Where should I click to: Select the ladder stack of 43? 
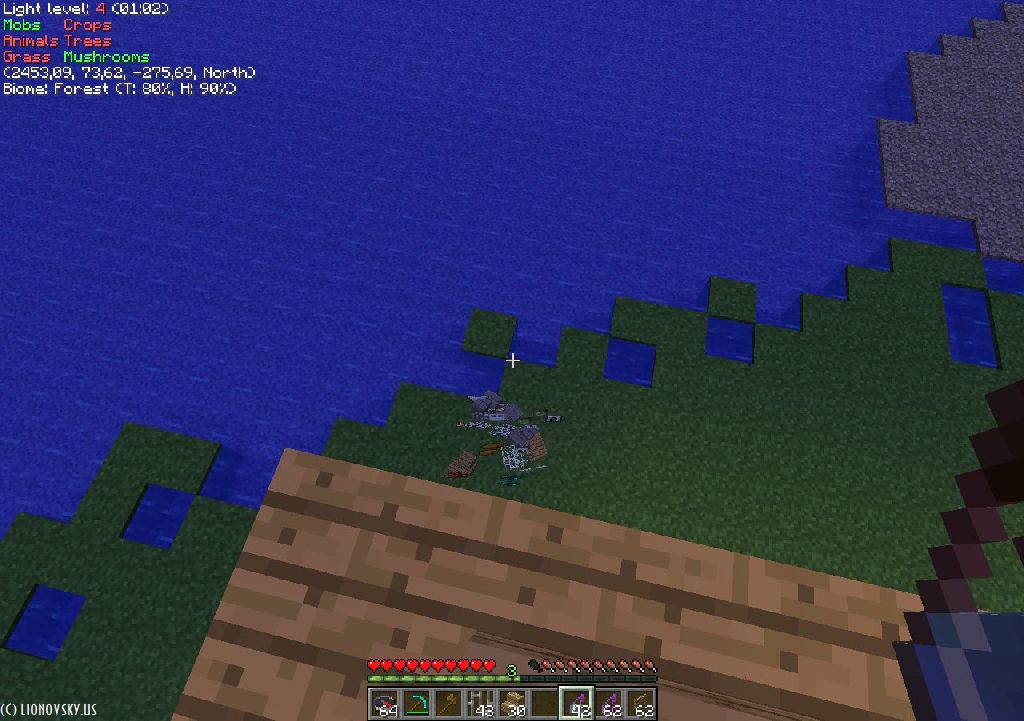tap(480, 703)
